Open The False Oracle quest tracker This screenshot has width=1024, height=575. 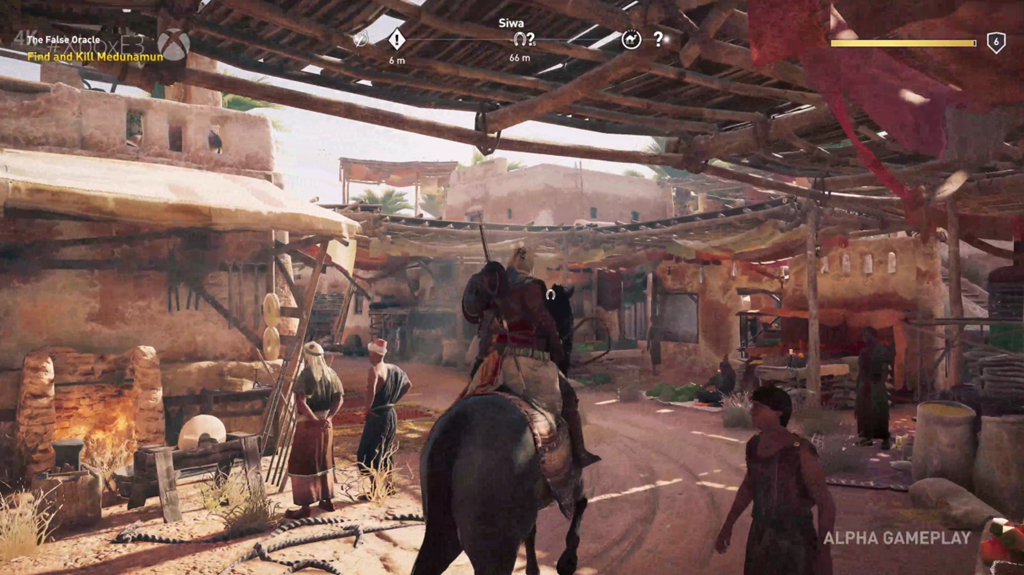64,40
